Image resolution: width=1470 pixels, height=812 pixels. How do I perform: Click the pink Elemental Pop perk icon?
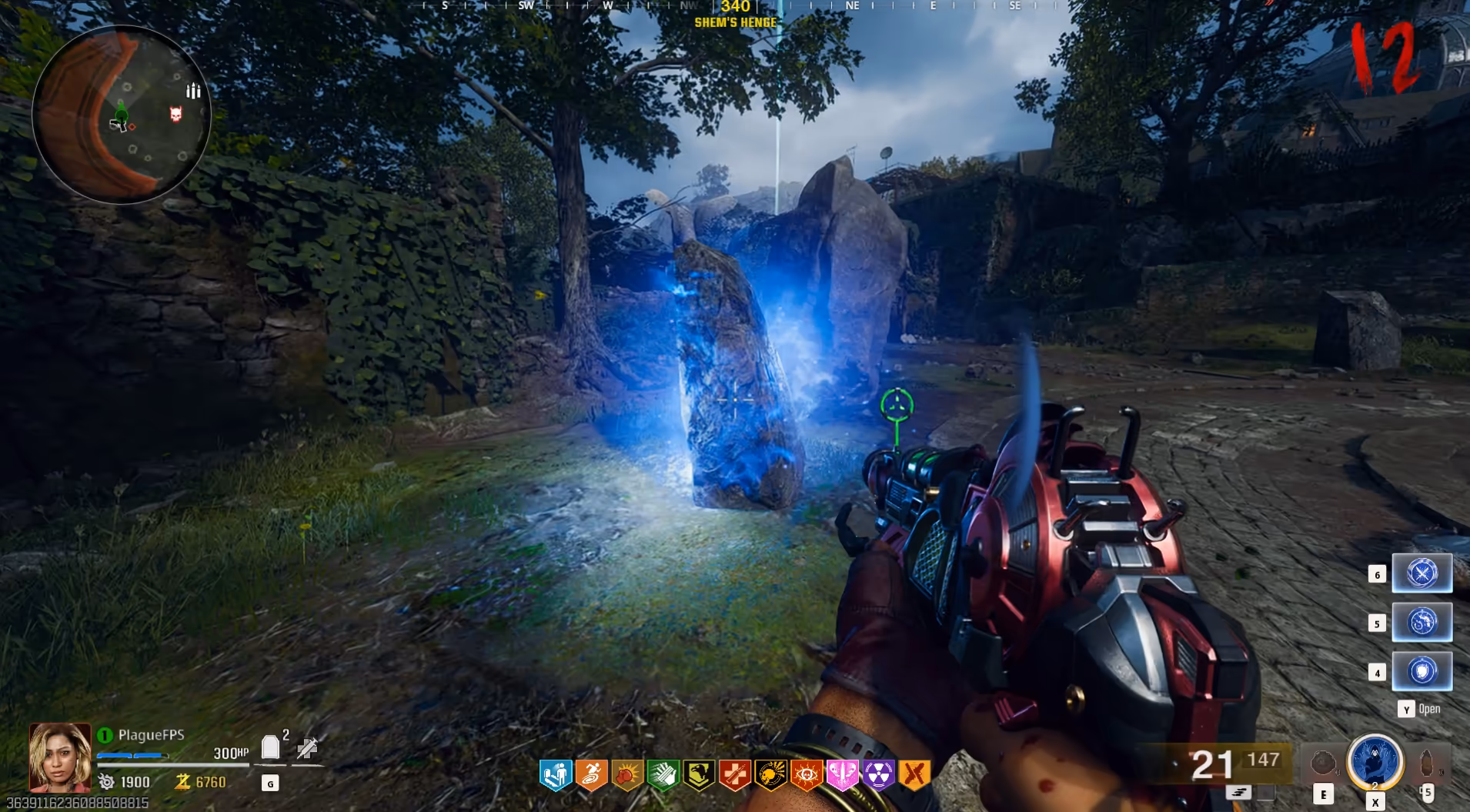click(x=842, y=775)
